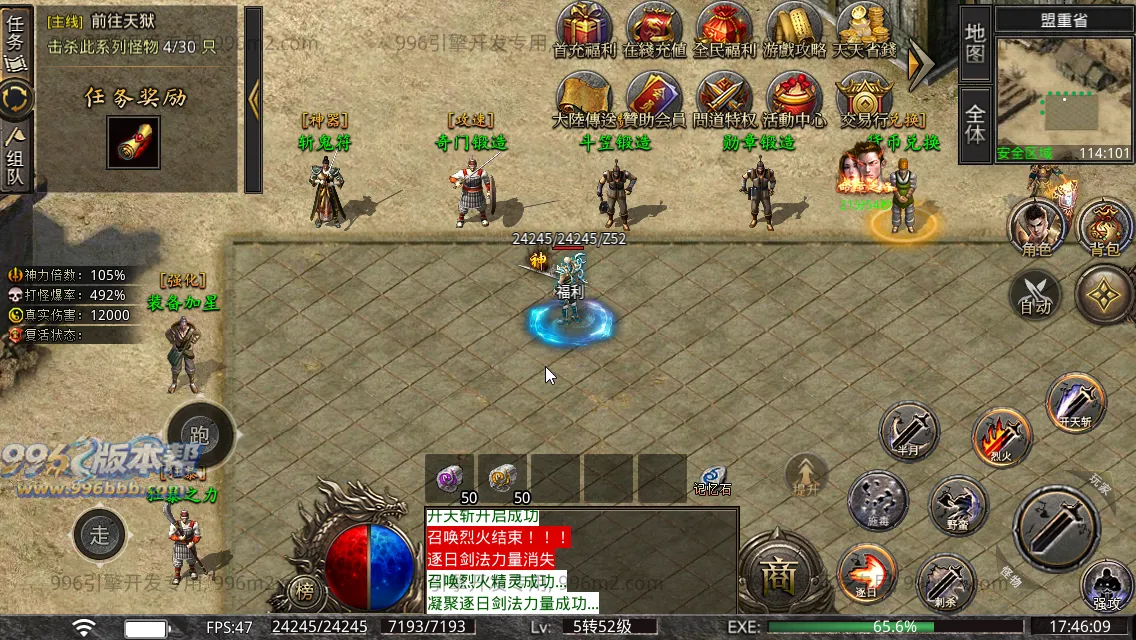Open the 背包 backpack

tap(1105, 226)
